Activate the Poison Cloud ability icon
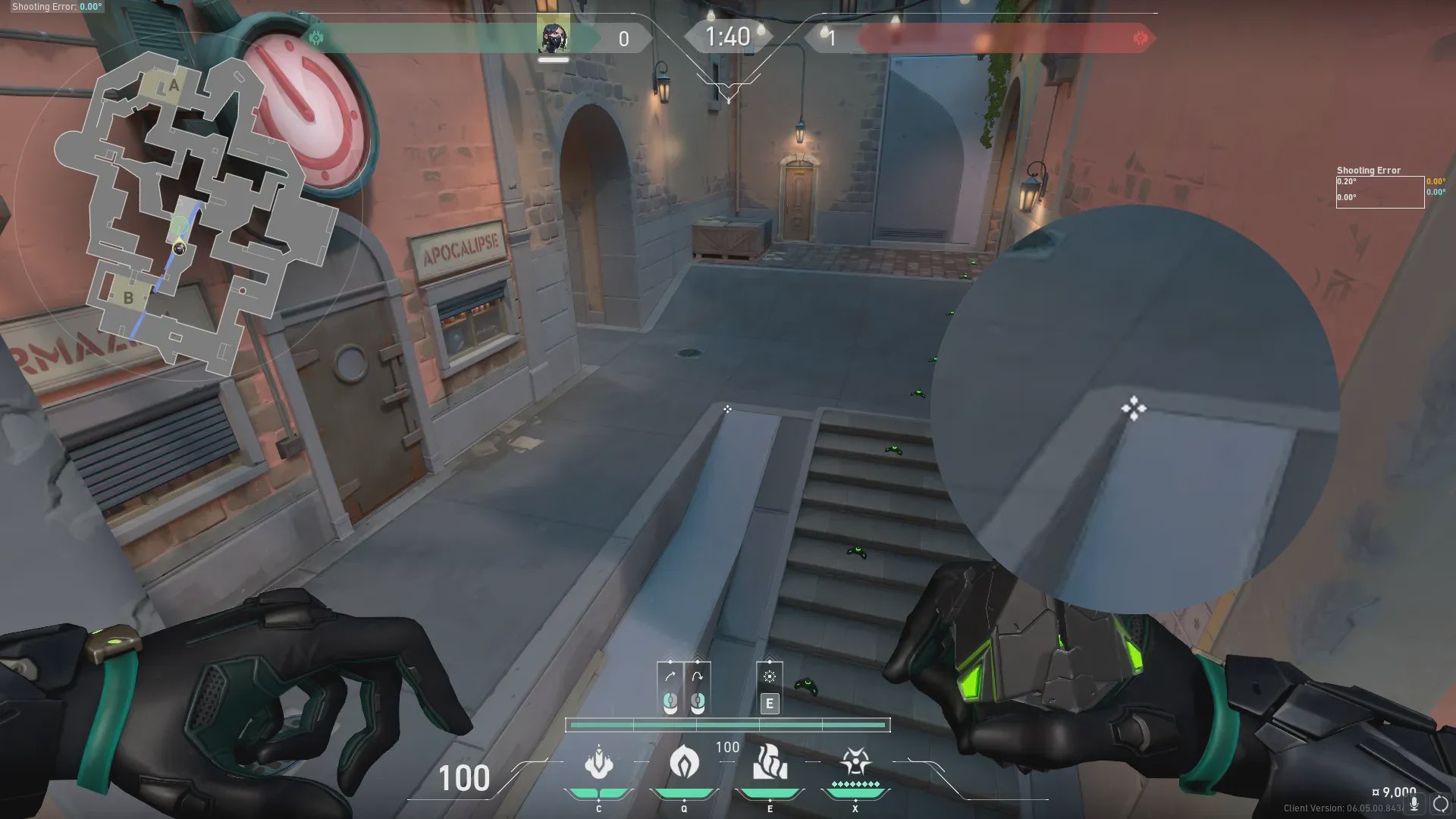This screenshot has height=819, width=1456. point(684,761)
